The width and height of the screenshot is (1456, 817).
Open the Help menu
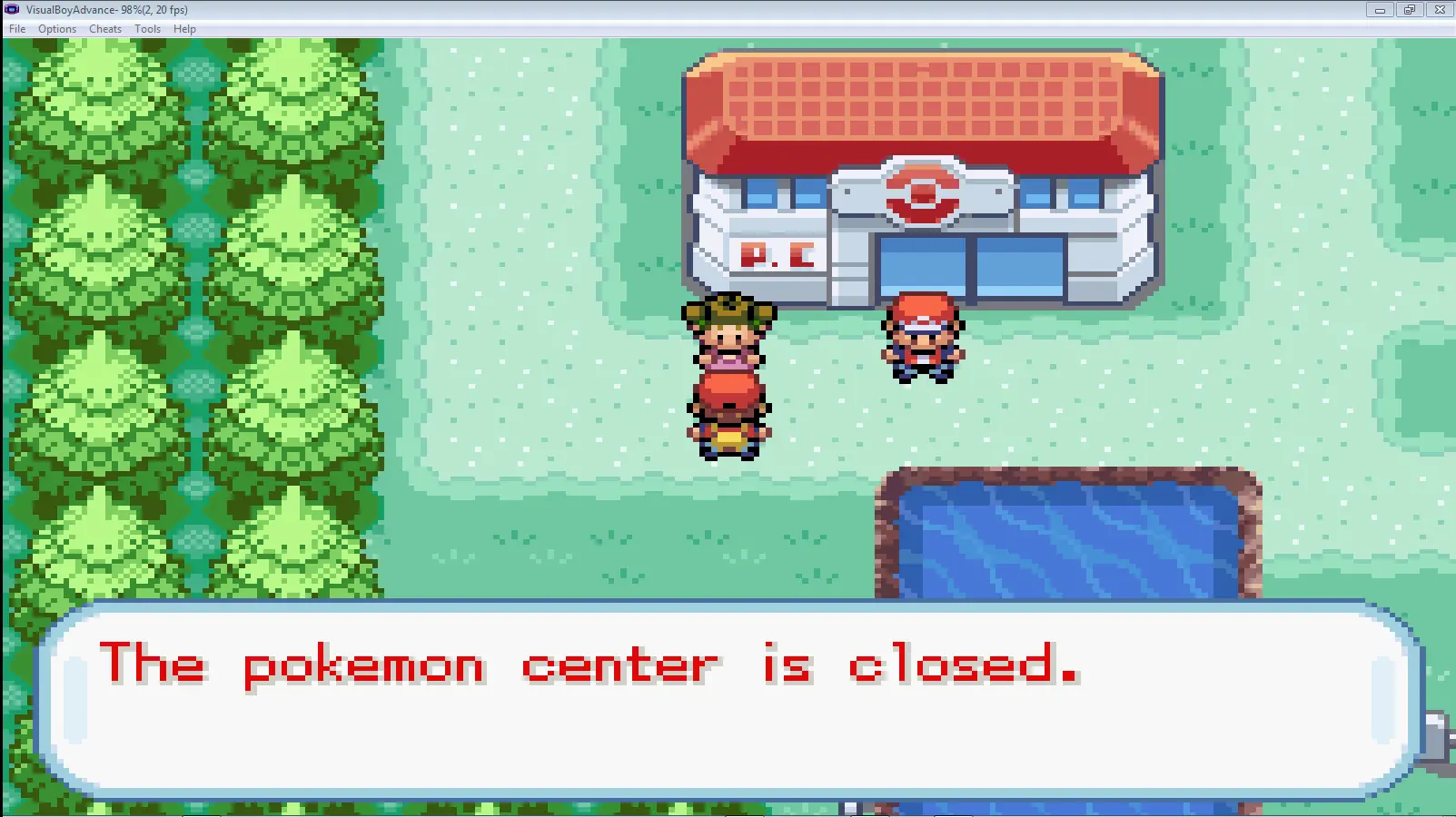(x=184, y=29)
